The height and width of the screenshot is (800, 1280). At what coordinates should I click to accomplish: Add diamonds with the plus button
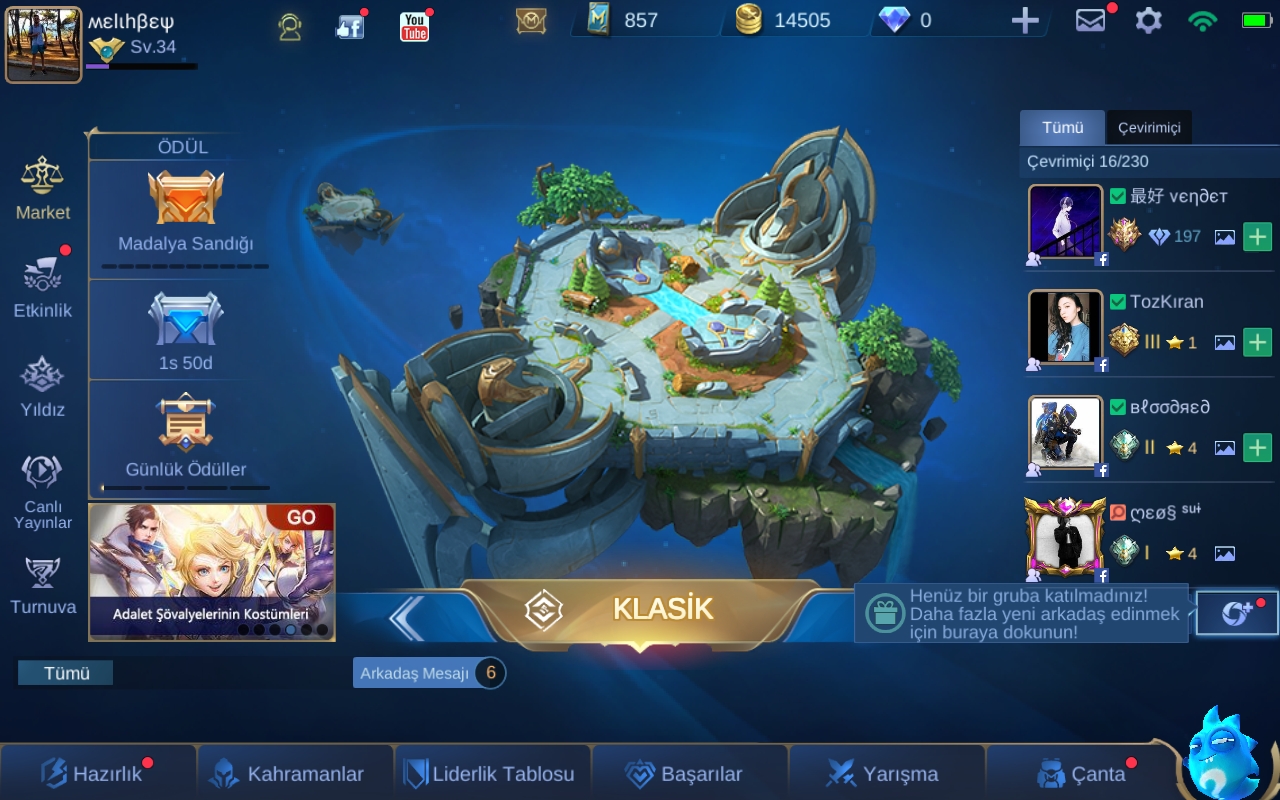point(1025,20)
